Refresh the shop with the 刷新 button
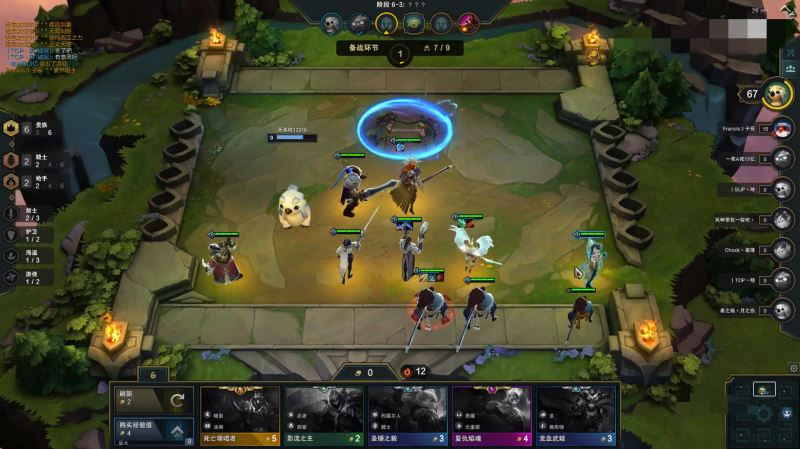Viewport: 800px width, 449px height. point(153,399)
